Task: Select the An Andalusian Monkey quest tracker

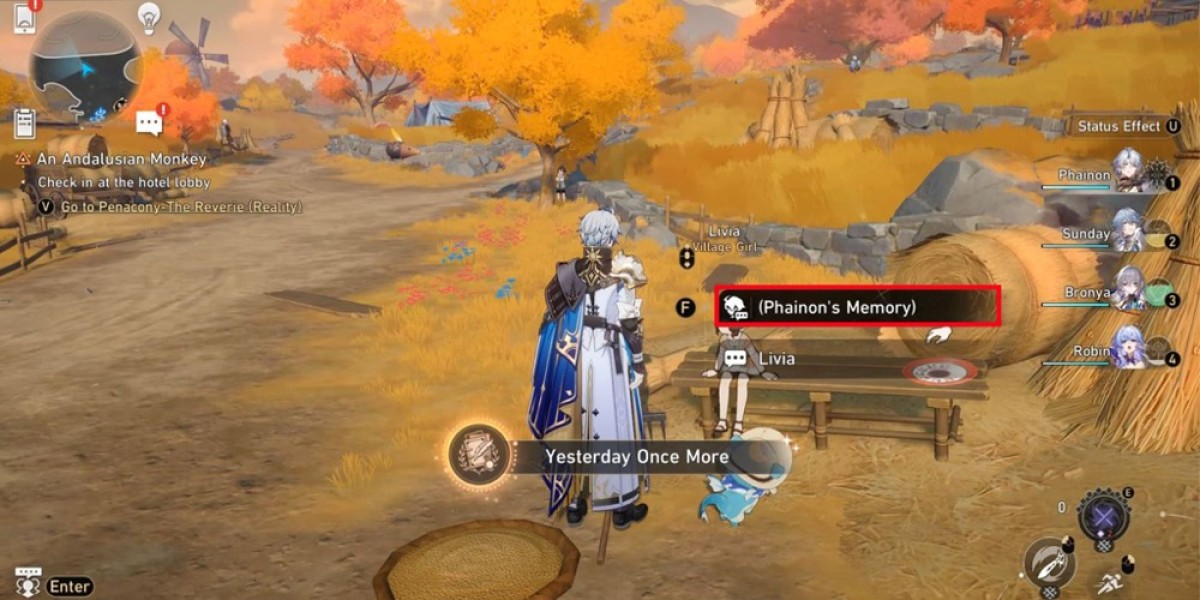Action: pos(121,159)
